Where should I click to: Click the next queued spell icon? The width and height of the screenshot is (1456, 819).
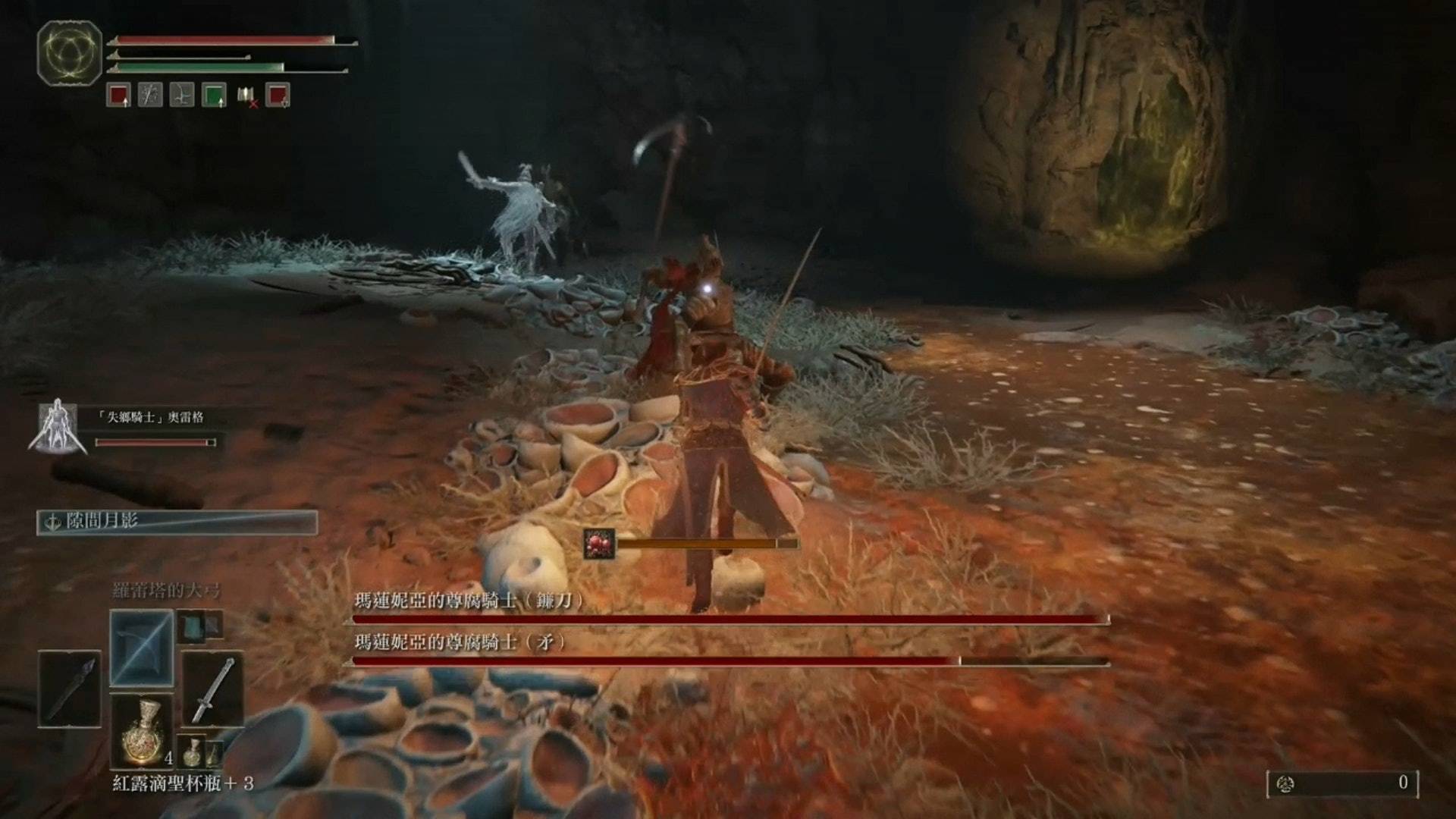coord(192,625)
